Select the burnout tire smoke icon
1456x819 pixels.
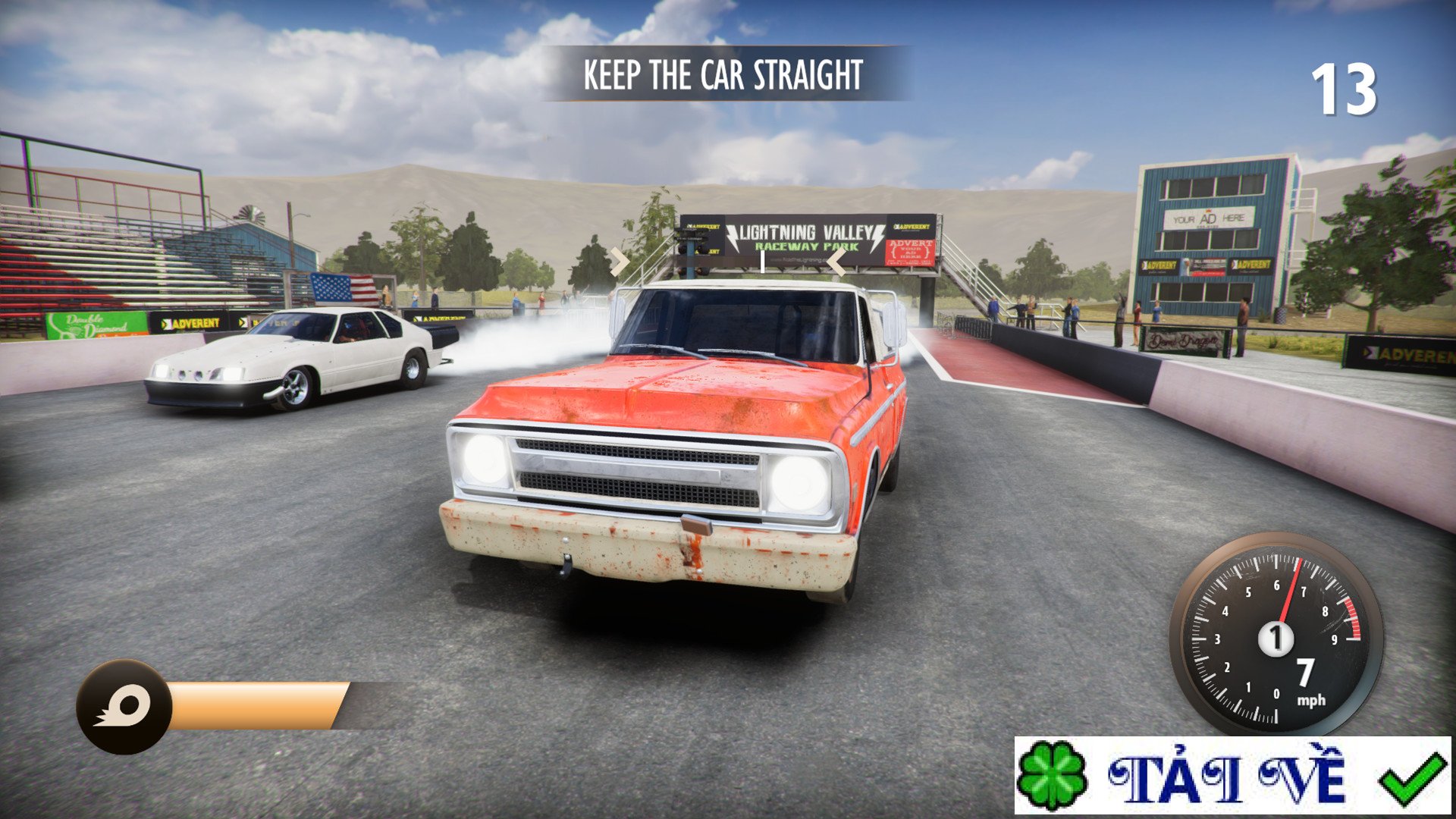click(x=124, y=707)
